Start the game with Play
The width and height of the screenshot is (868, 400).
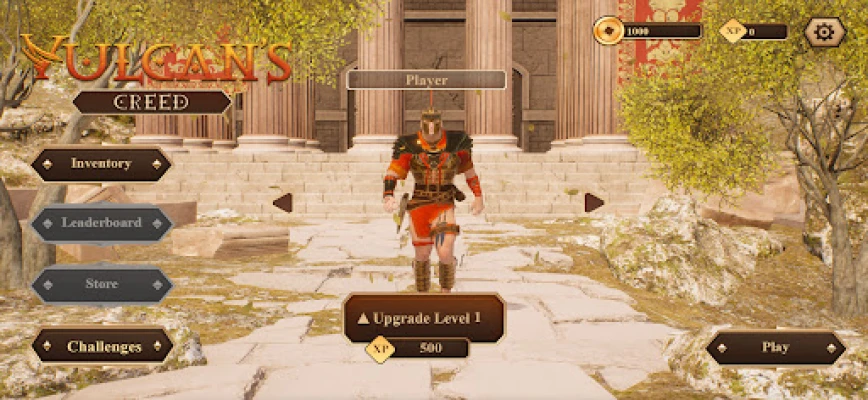click(x=776, y=348)
